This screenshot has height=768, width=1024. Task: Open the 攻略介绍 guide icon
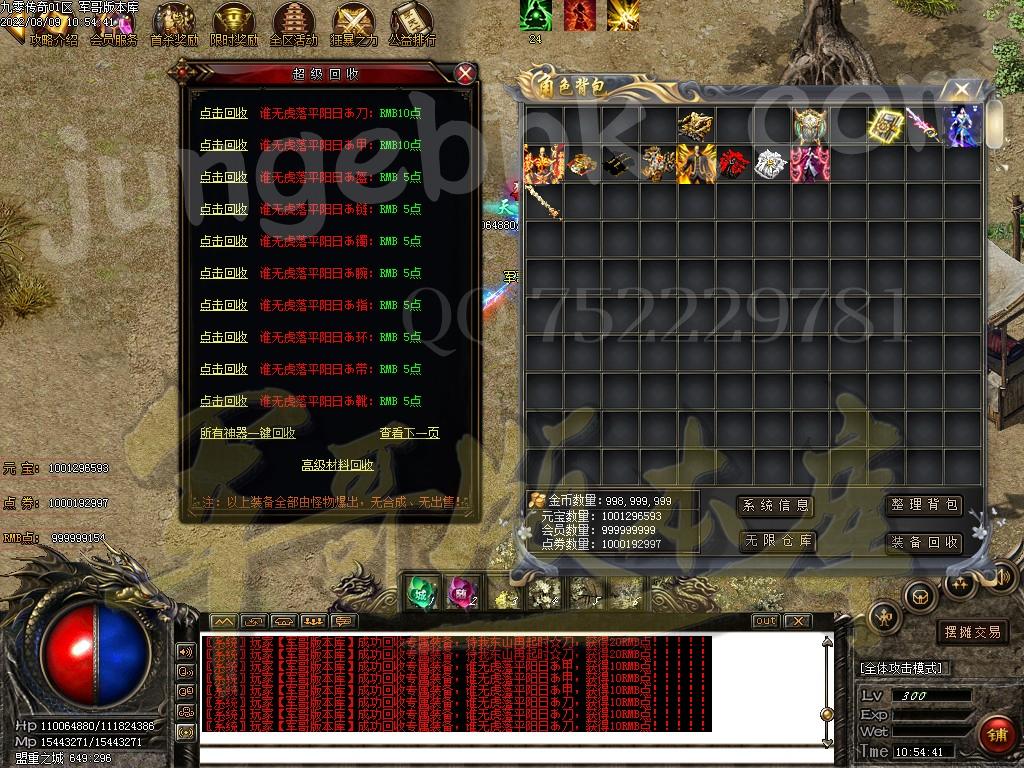tap(52, 40)
